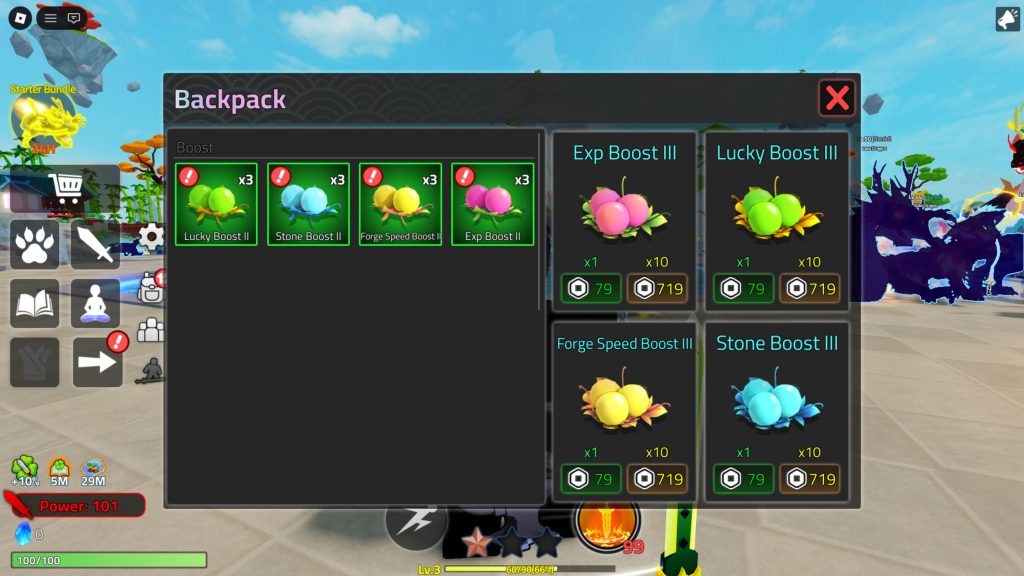
Task: Open the book menu icon
Action: 35,303
